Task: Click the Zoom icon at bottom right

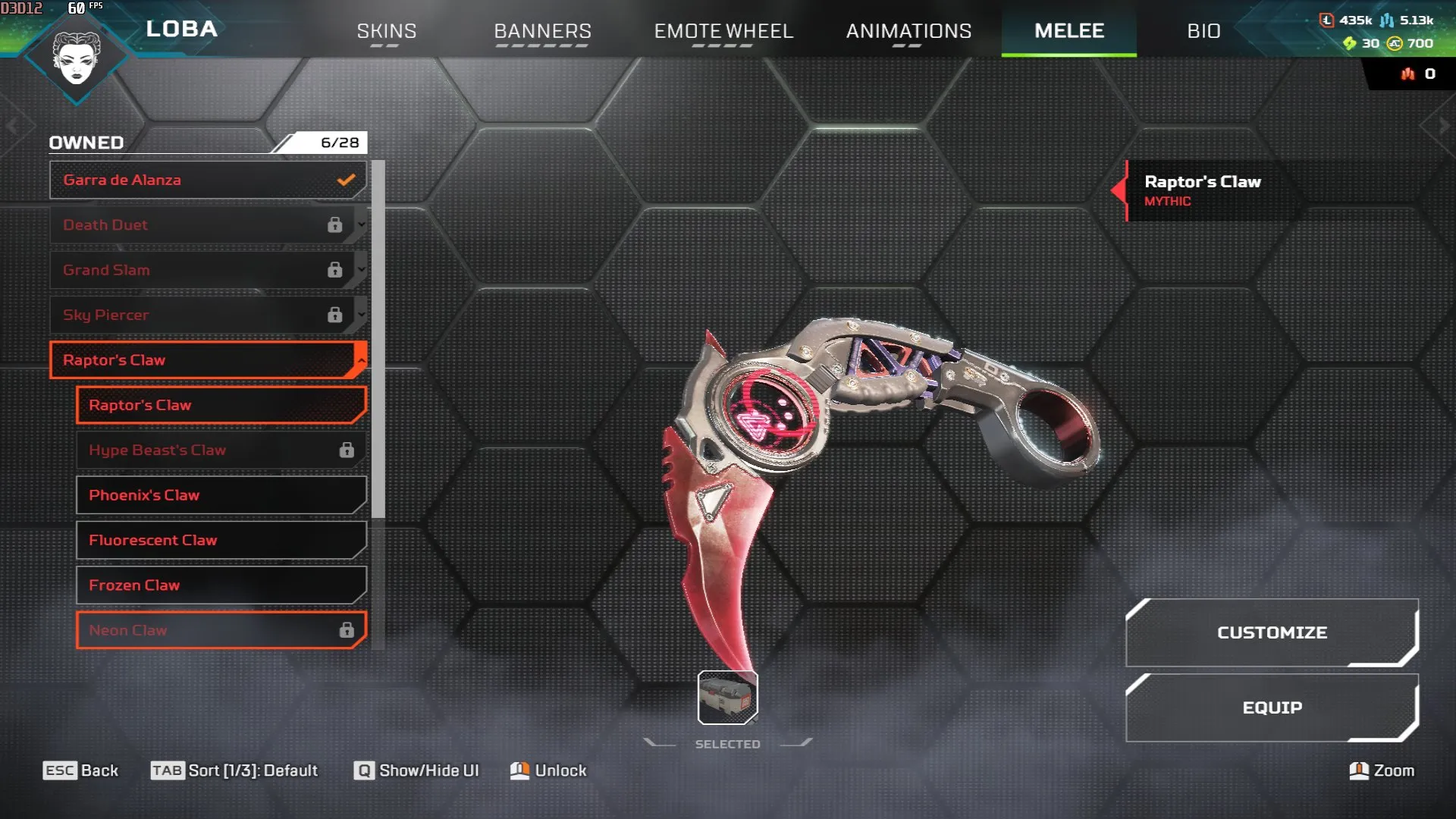Action: (1360, 770)
